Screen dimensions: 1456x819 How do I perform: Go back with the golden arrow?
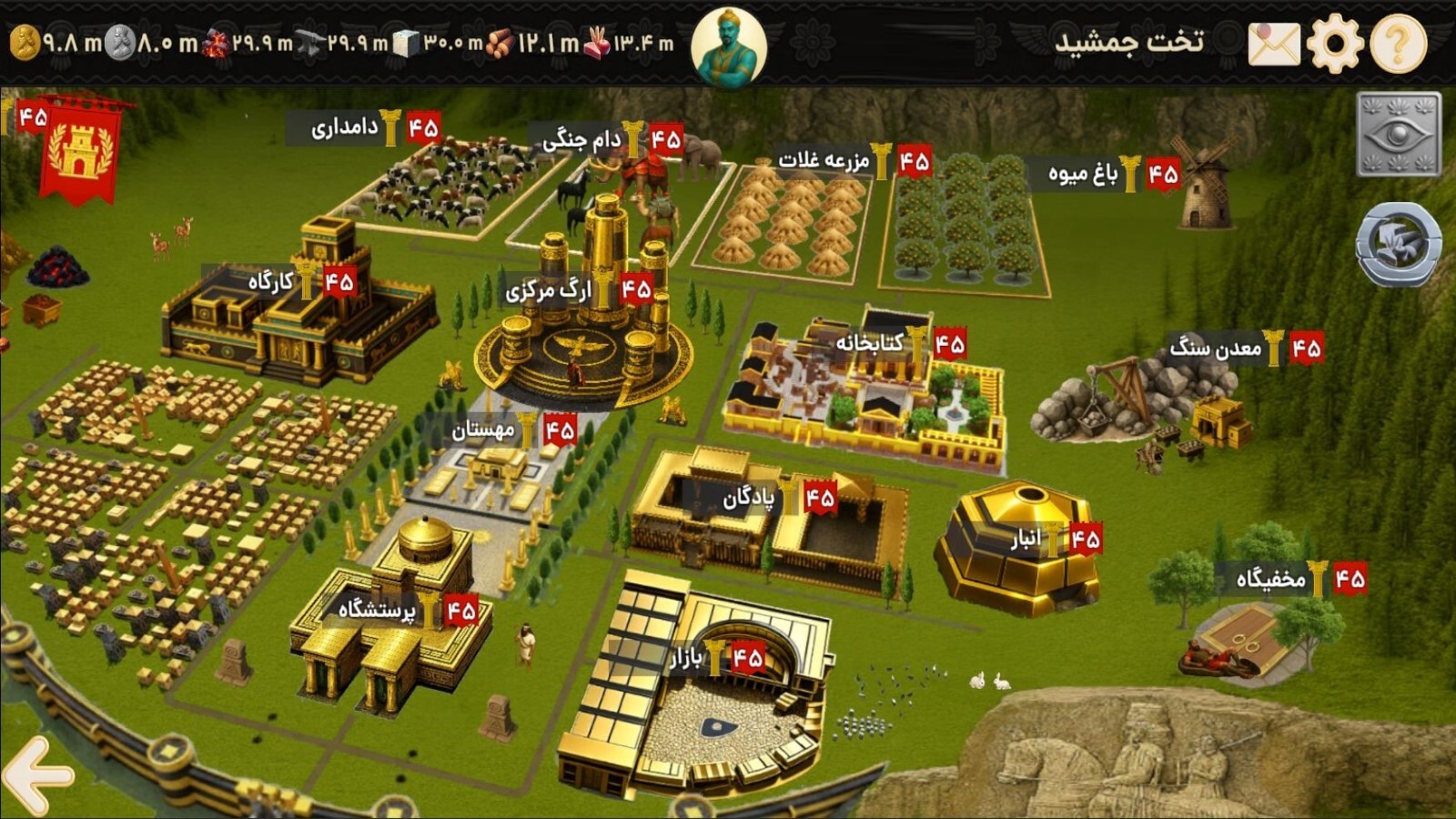36,775
